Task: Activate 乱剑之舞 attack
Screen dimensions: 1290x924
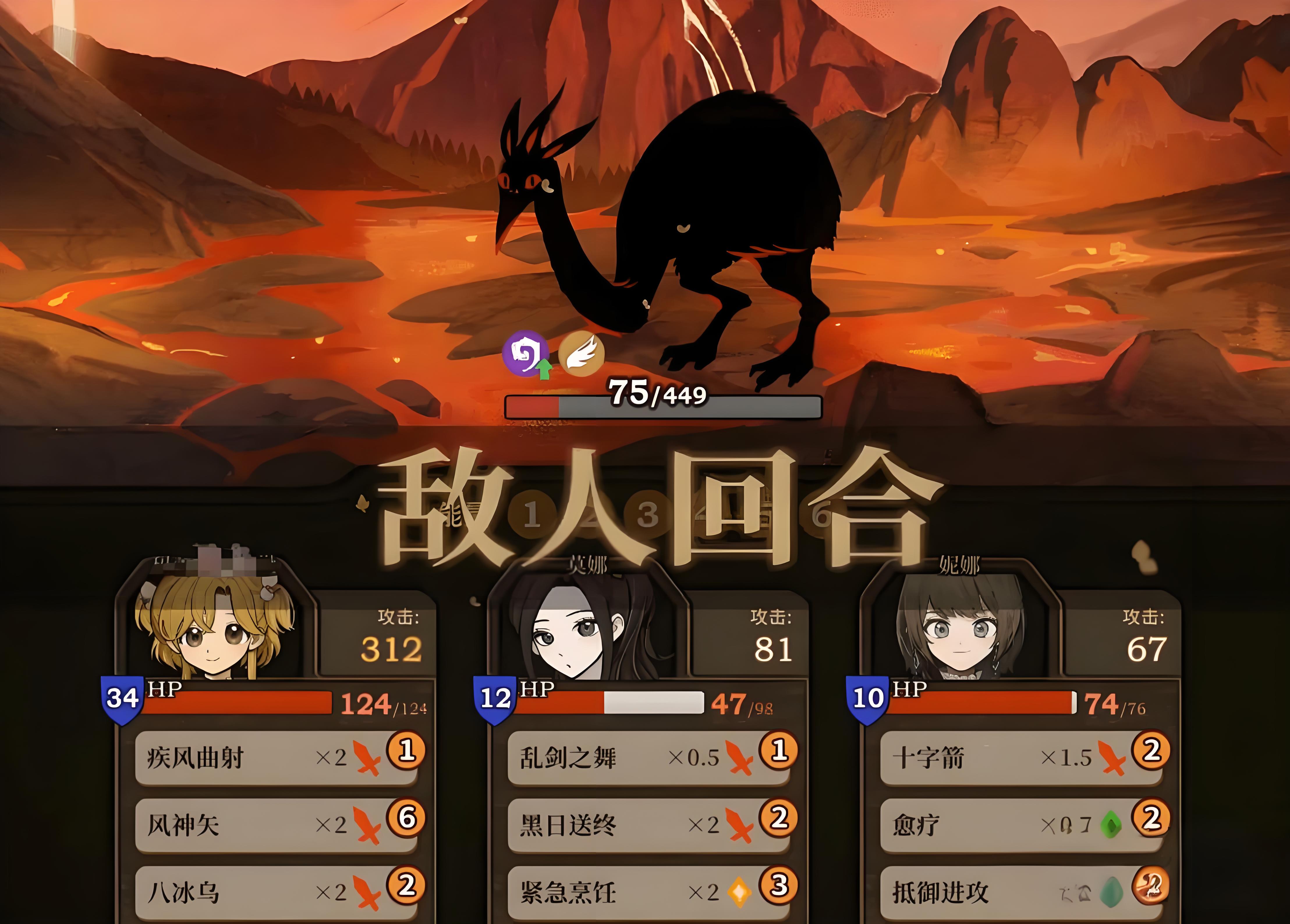Action: coord(648,757)
